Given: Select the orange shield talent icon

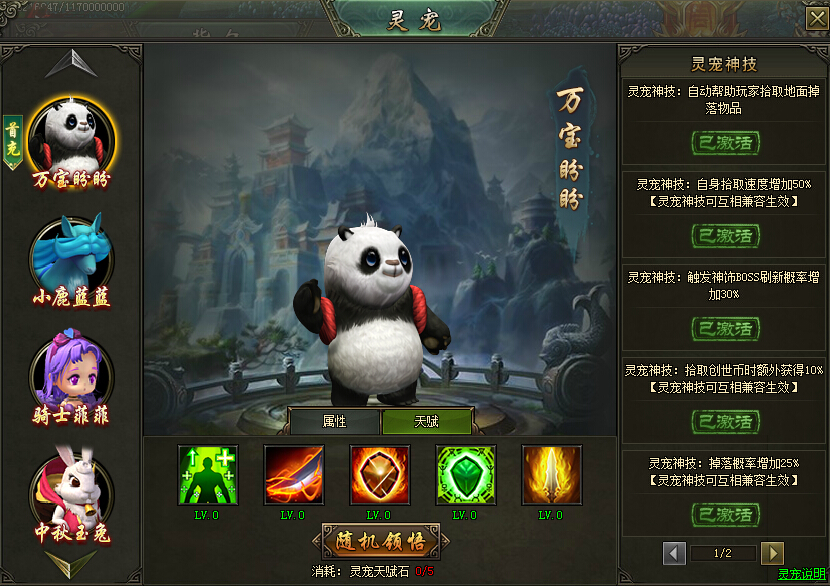Looking at the screenshot, I should (x=380, y=475).
